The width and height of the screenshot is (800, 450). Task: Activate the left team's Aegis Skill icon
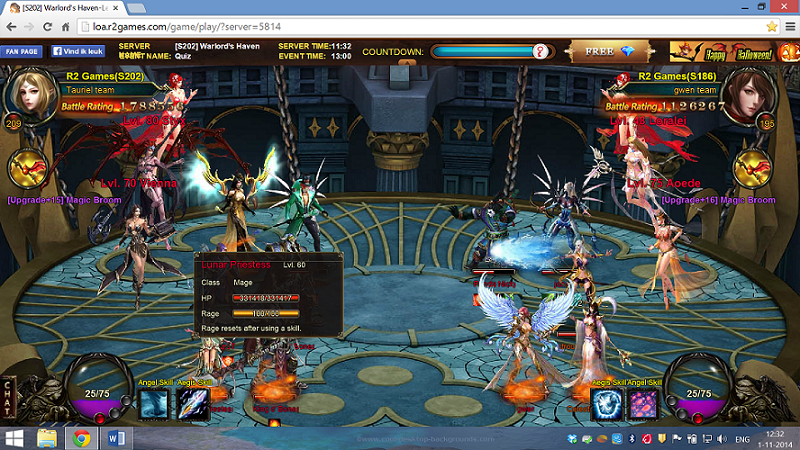coord(192,404)
